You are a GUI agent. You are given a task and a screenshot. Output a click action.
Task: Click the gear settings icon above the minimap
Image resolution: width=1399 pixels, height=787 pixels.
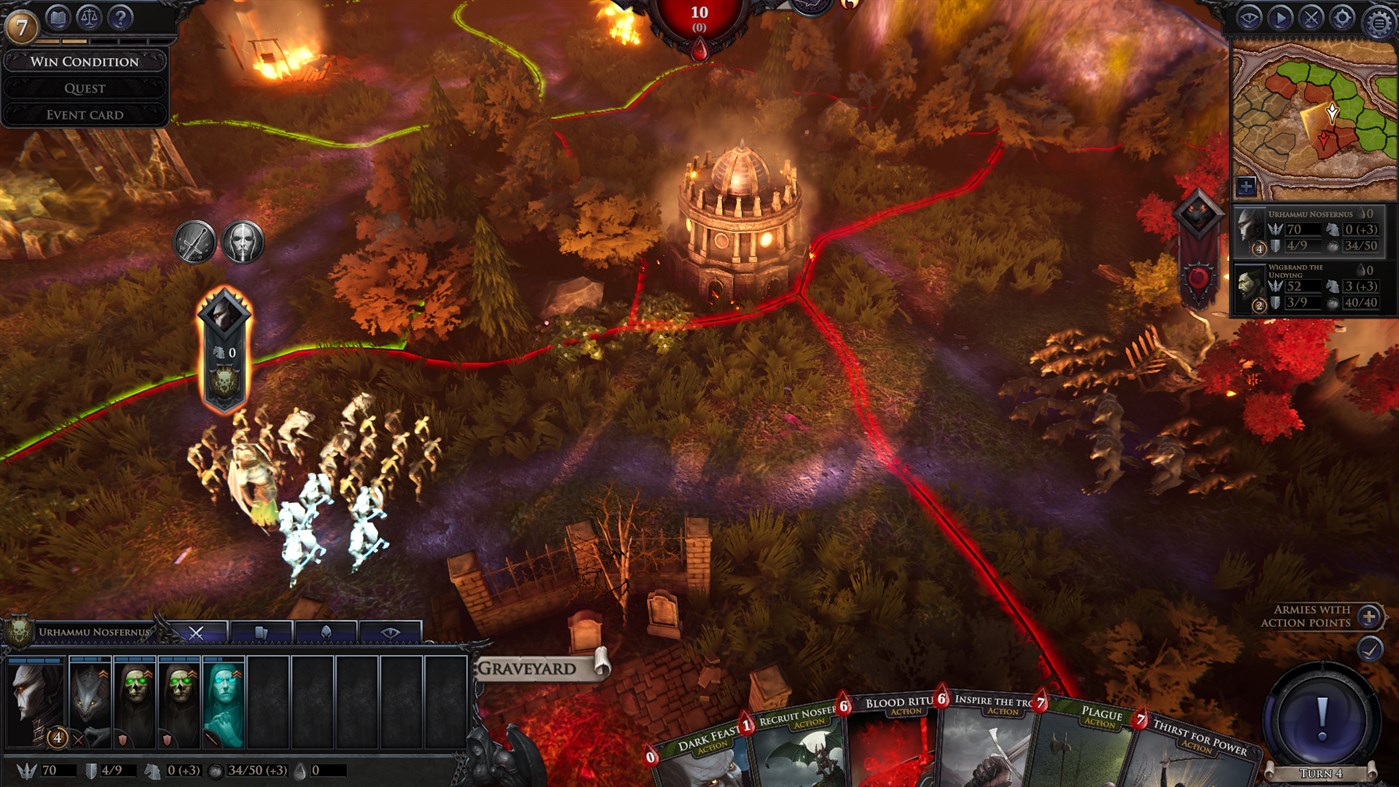coord(1344,16)
